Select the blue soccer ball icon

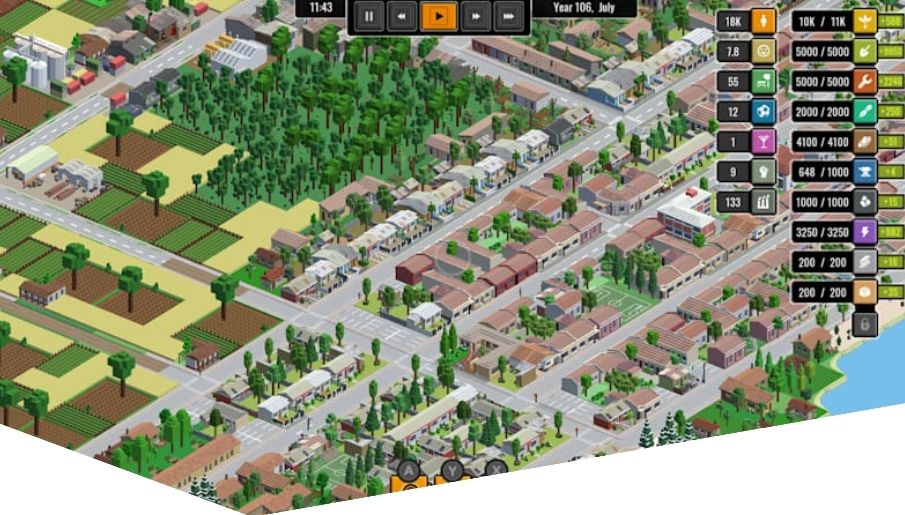(x=763, y=111)
